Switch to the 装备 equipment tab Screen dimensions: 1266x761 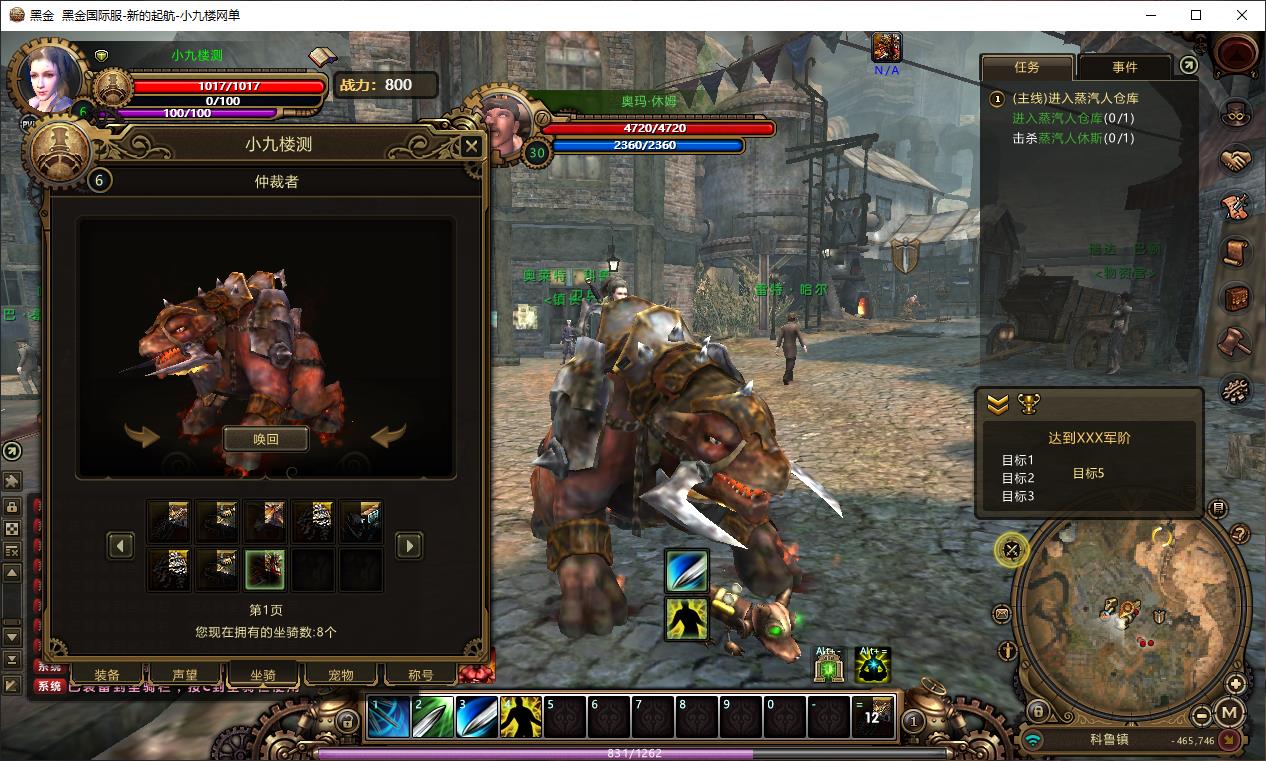tap(107, 675)
